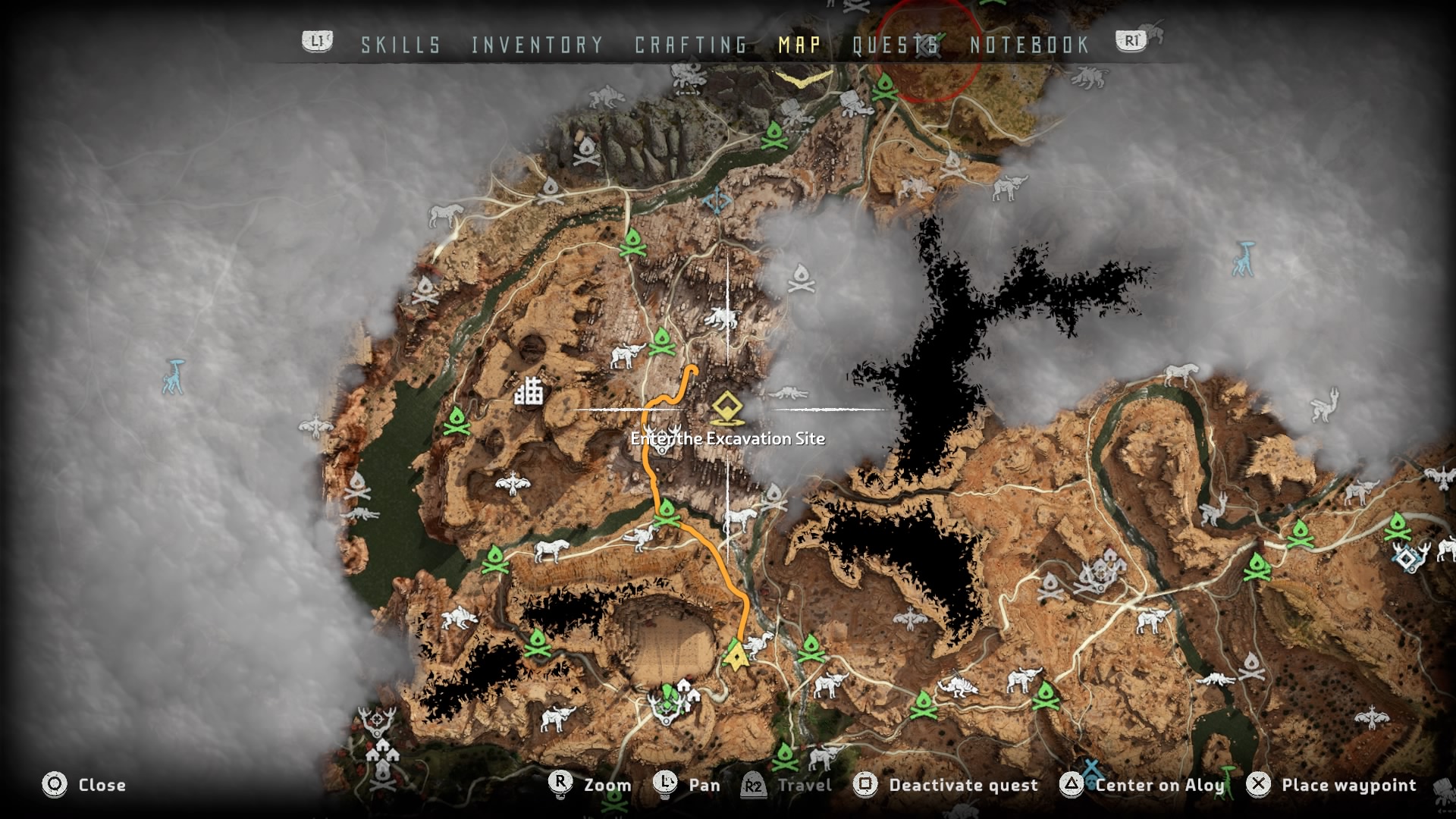Open the Inventory tab
The width and height of the screenshot is (1456, 819).
[x=537, y=45]
